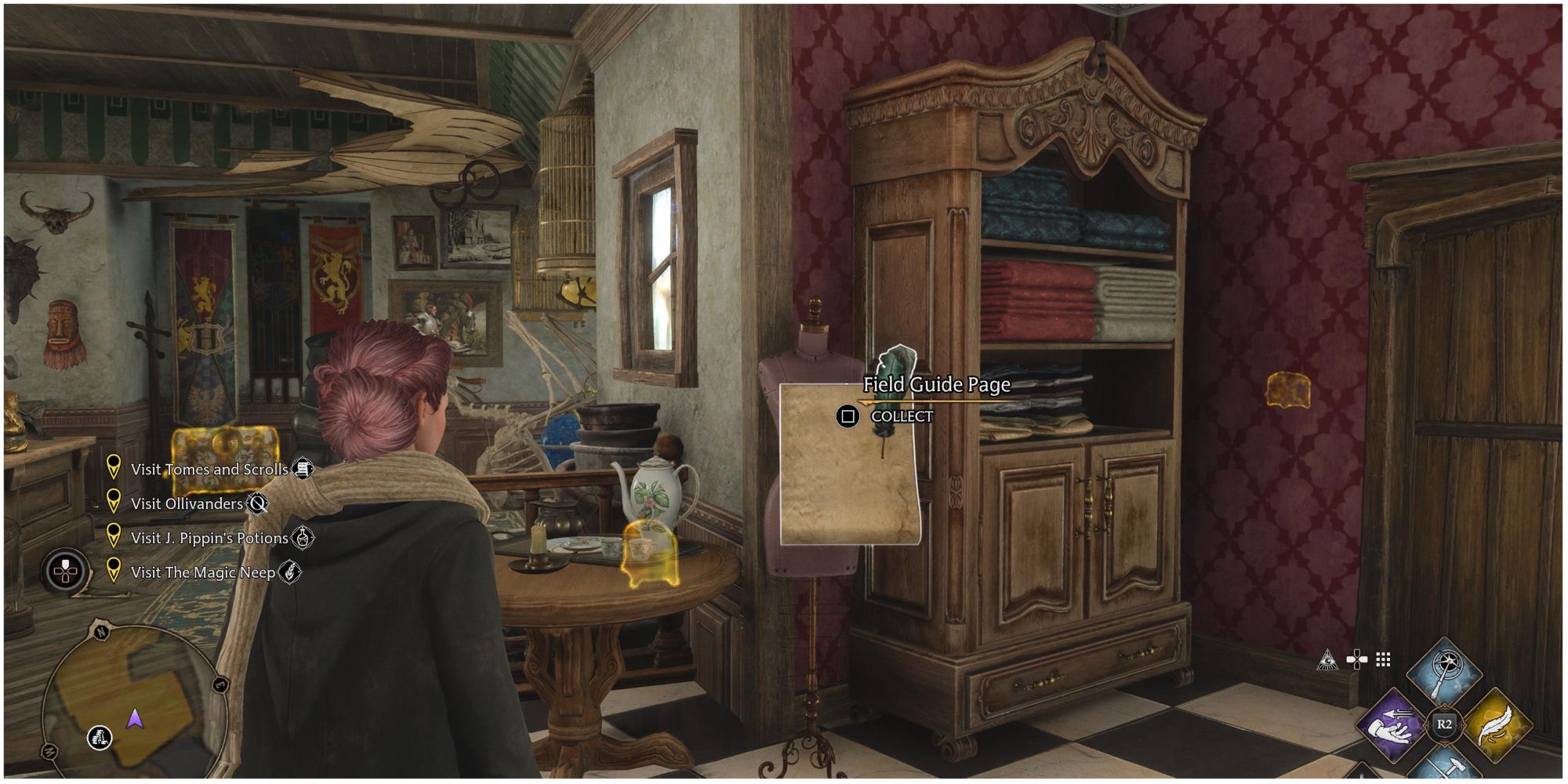
Task: Expand the R2 spell wheel selector
Action: [1444, 724]
